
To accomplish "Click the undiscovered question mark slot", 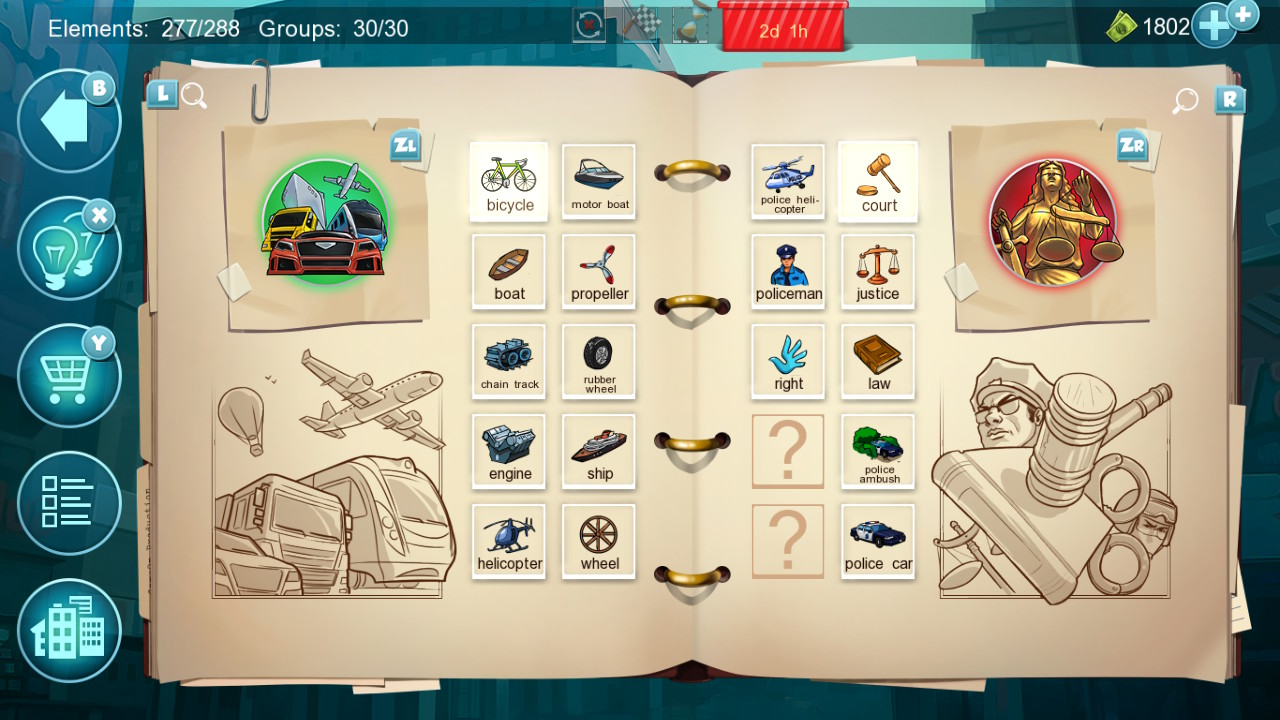I will (x=788, y=451).
